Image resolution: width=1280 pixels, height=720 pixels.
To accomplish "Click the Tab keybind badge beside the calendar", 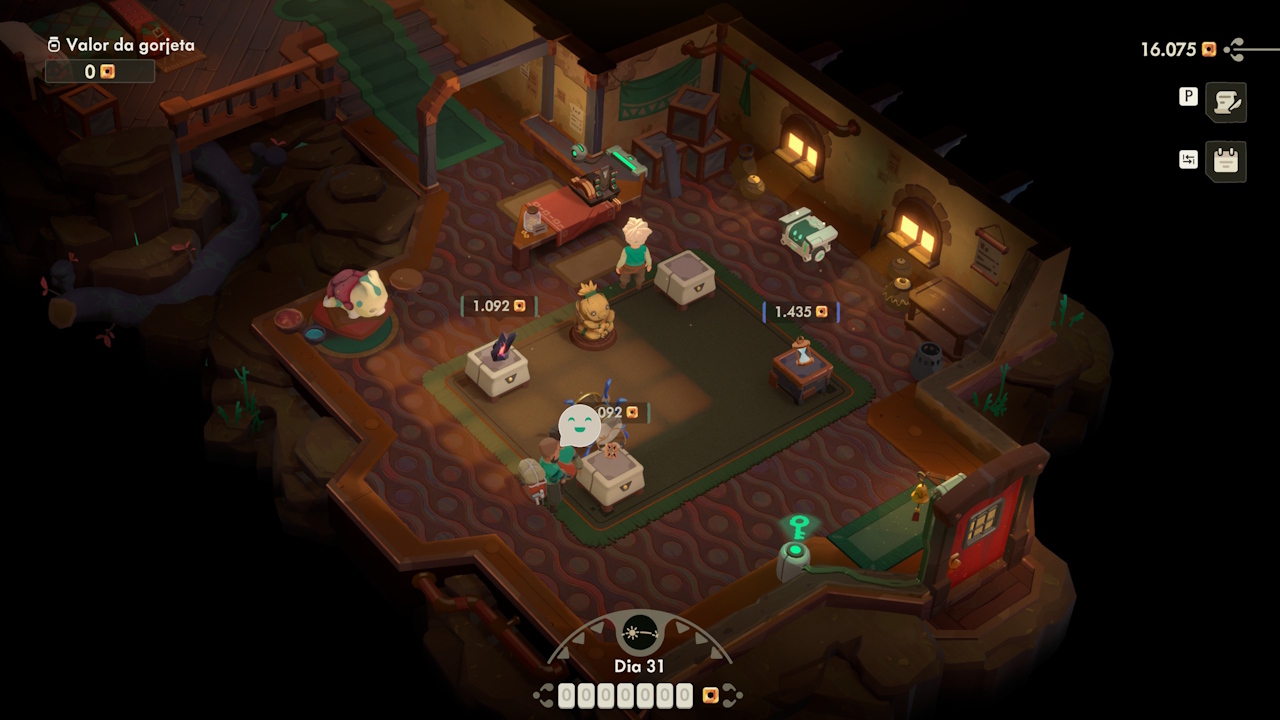I will click(1188, 157).
